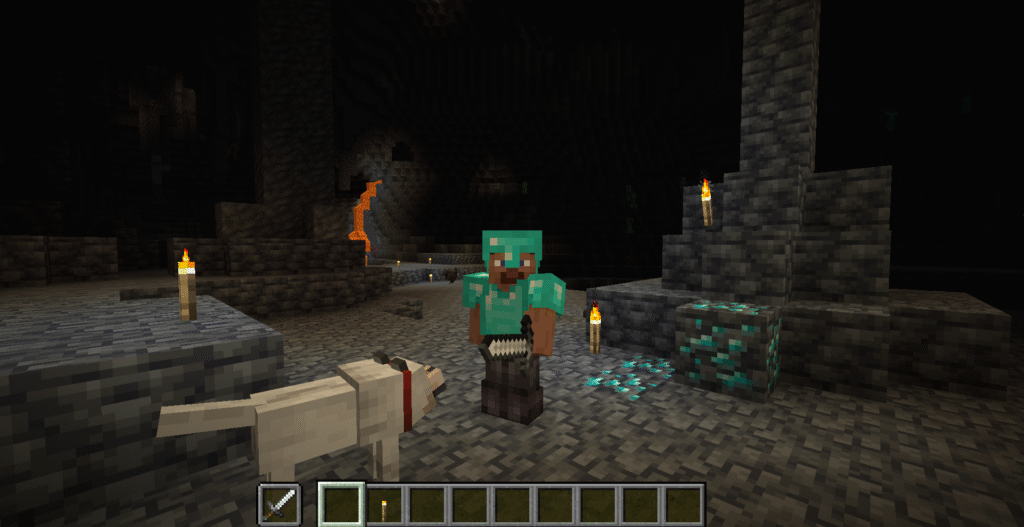This screenshot has height=527, width=1024.
Task: Click the highlighted empty hotbar slot
Action: [340, 504]
